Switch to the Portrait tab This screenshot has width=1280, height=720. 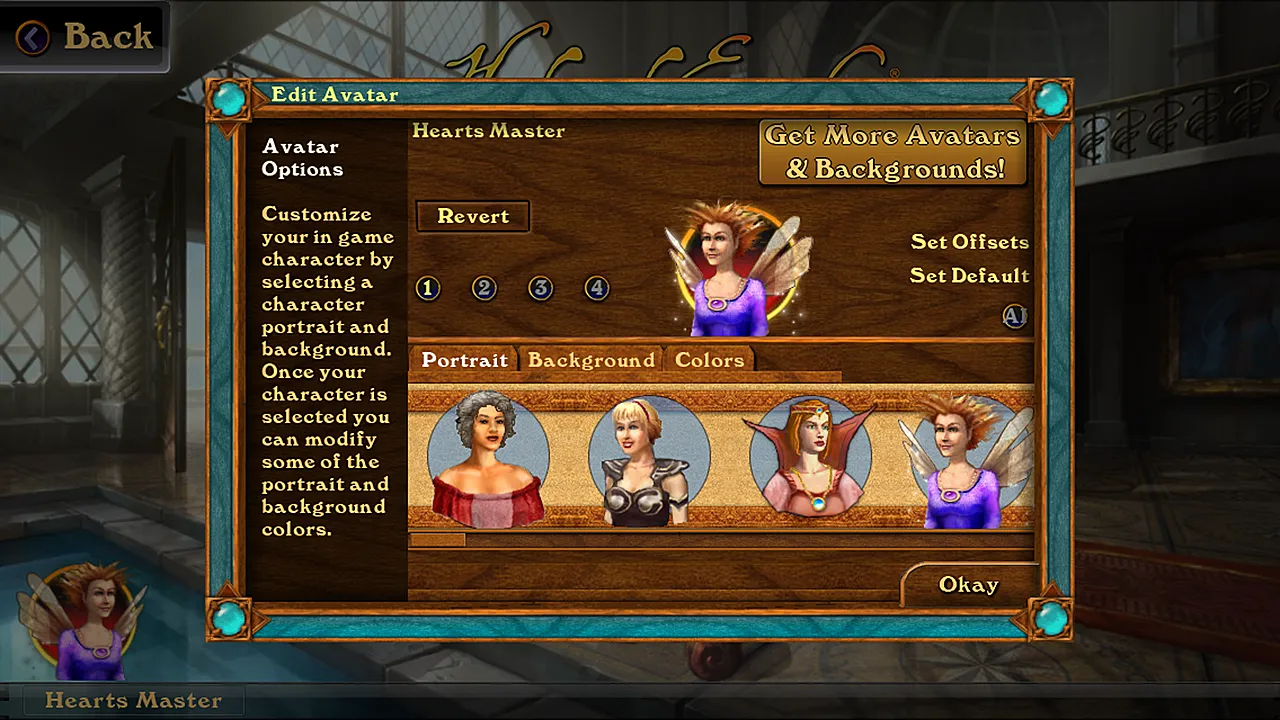[464, 360]
